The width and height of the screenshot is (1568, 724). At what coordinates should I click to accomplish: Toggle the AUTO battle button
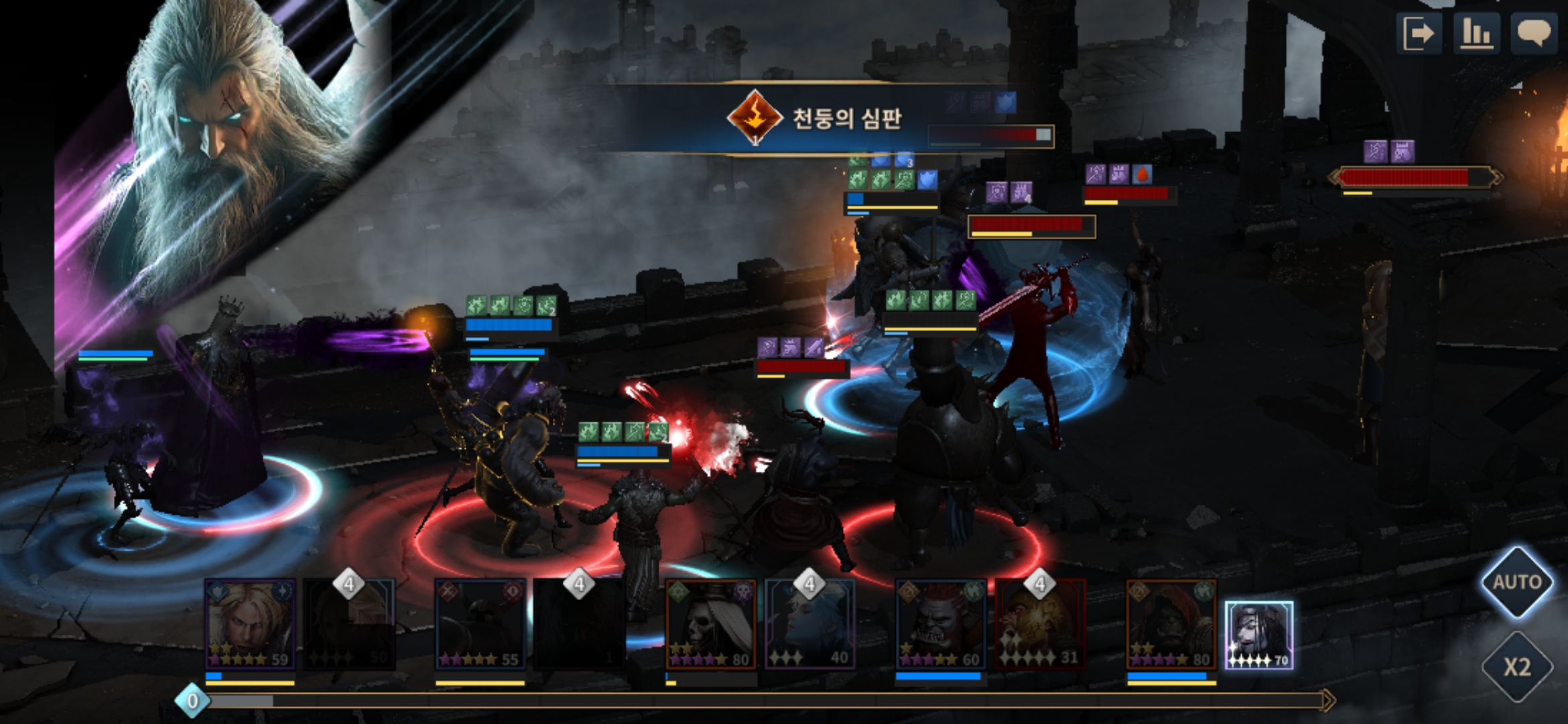click(x=1516, y=581)
